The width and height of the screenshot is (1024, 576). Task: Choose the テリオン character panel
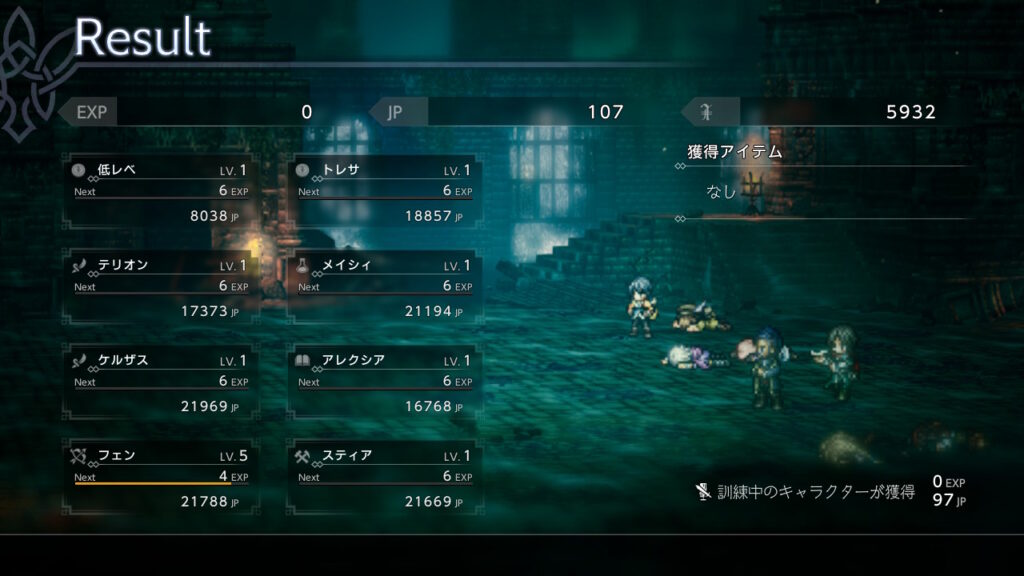[160, 288]
